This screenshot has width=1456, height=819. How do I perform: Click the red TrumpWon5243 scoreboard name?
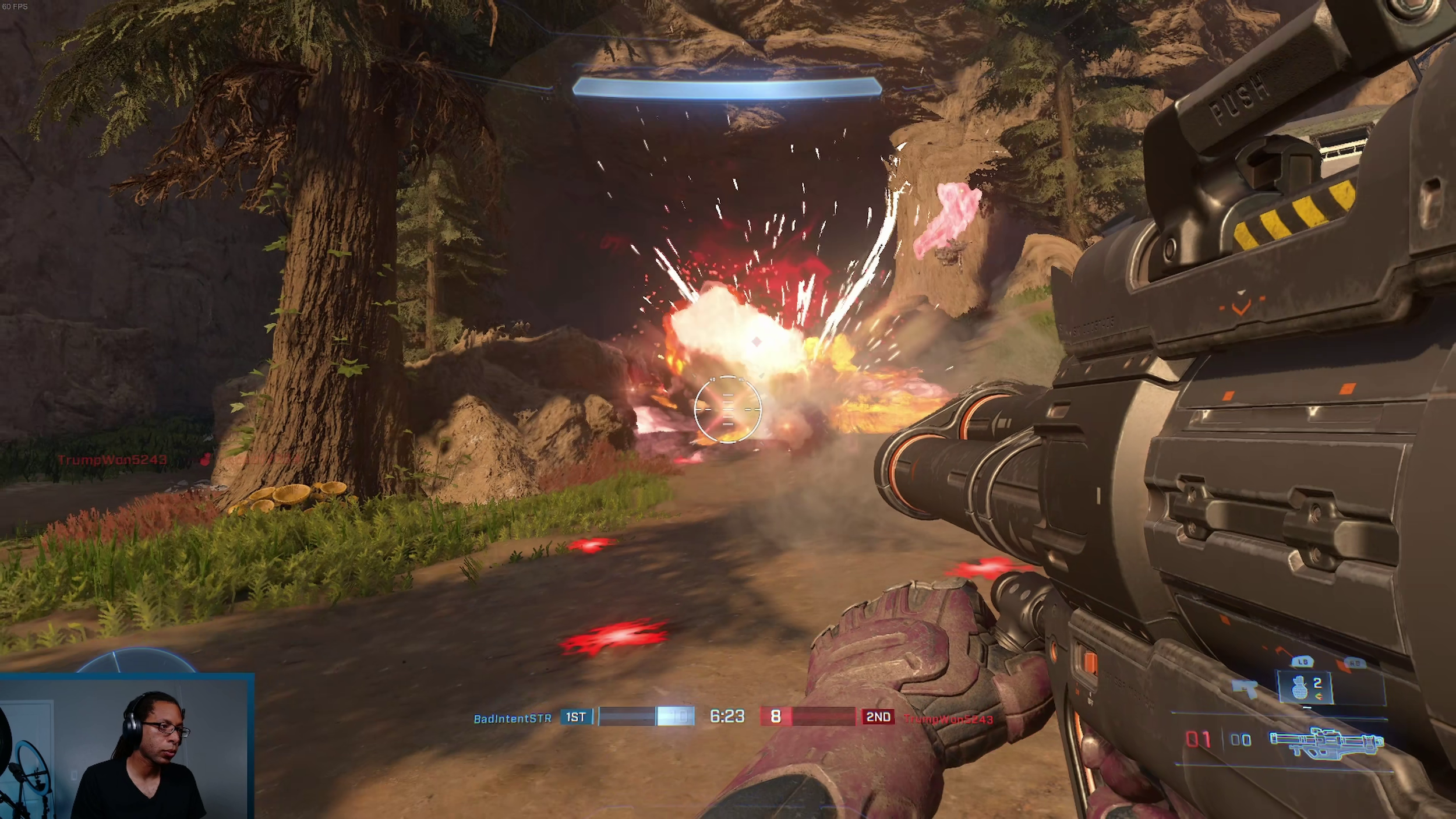[948, 719]
